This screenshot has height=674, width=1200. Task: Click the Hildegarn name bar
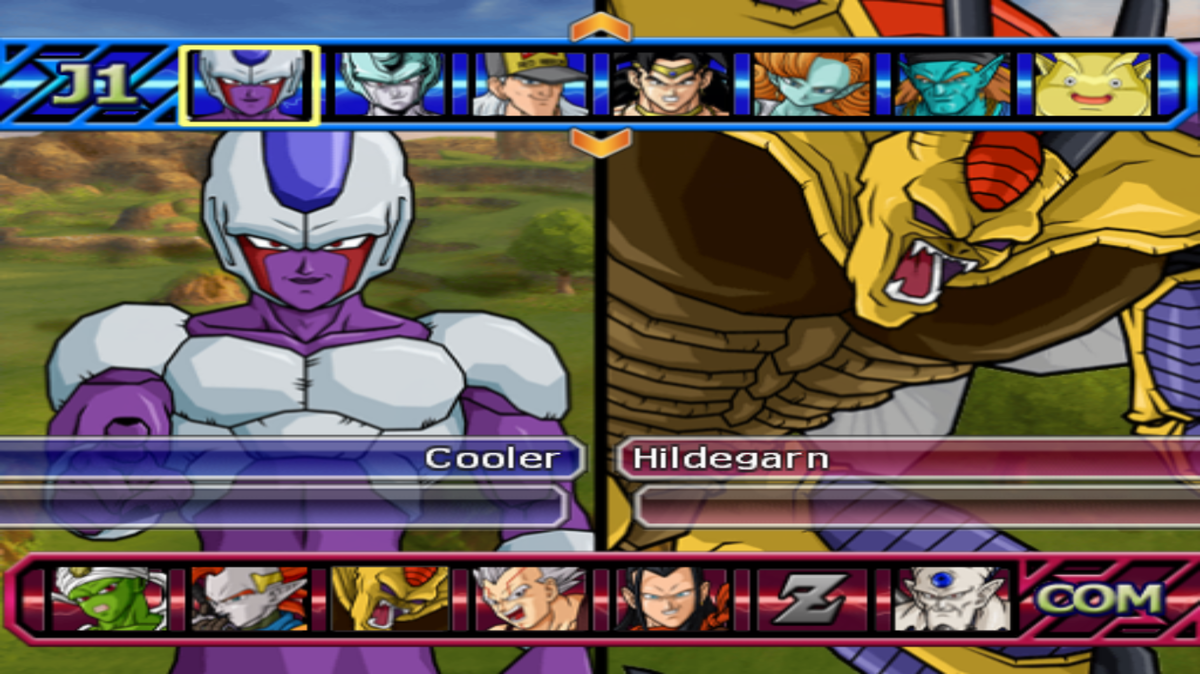pyautogui.click(x=900, y=459)
